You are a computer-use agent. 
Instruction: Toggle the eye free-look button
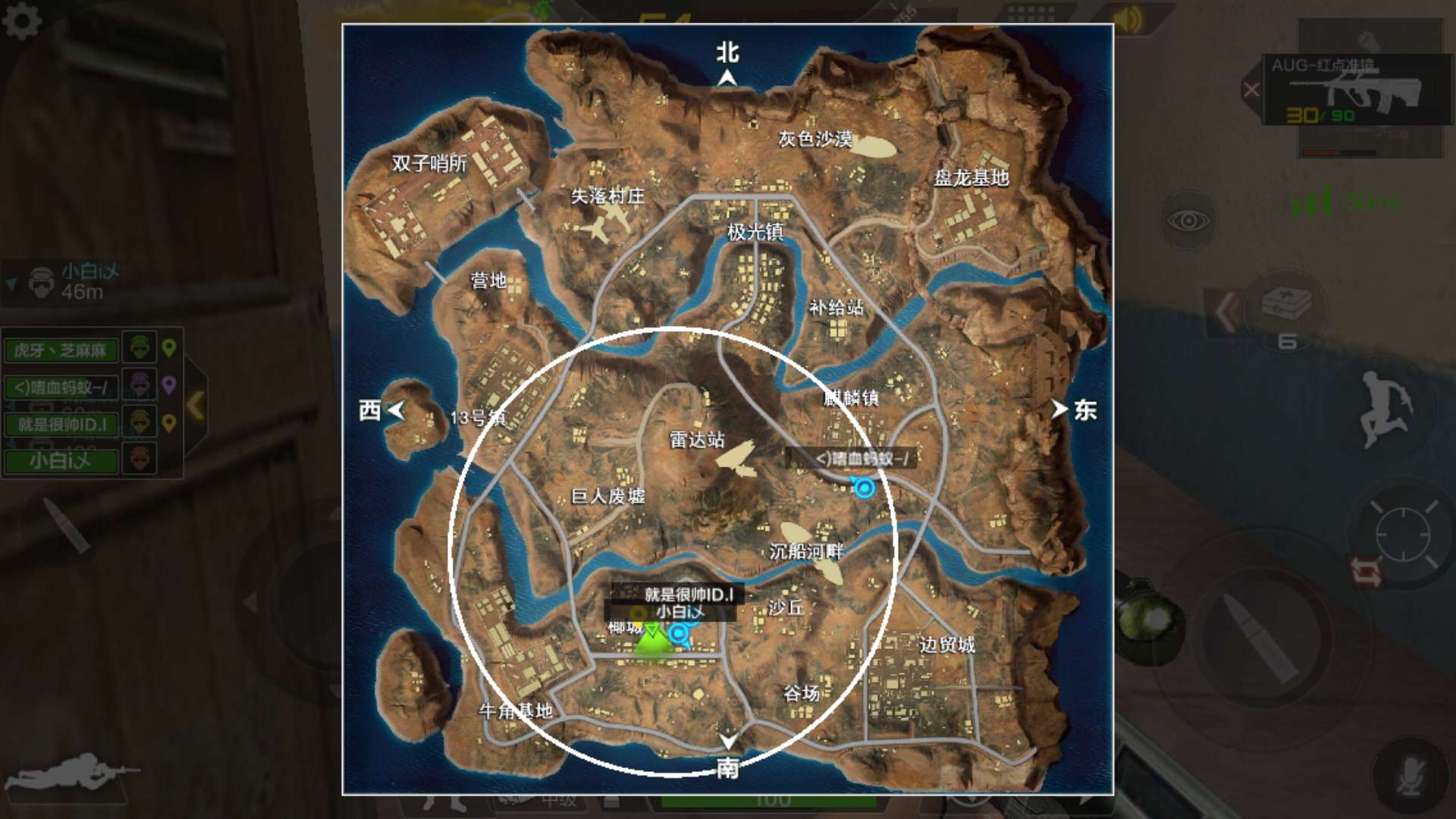(1188, 221)
